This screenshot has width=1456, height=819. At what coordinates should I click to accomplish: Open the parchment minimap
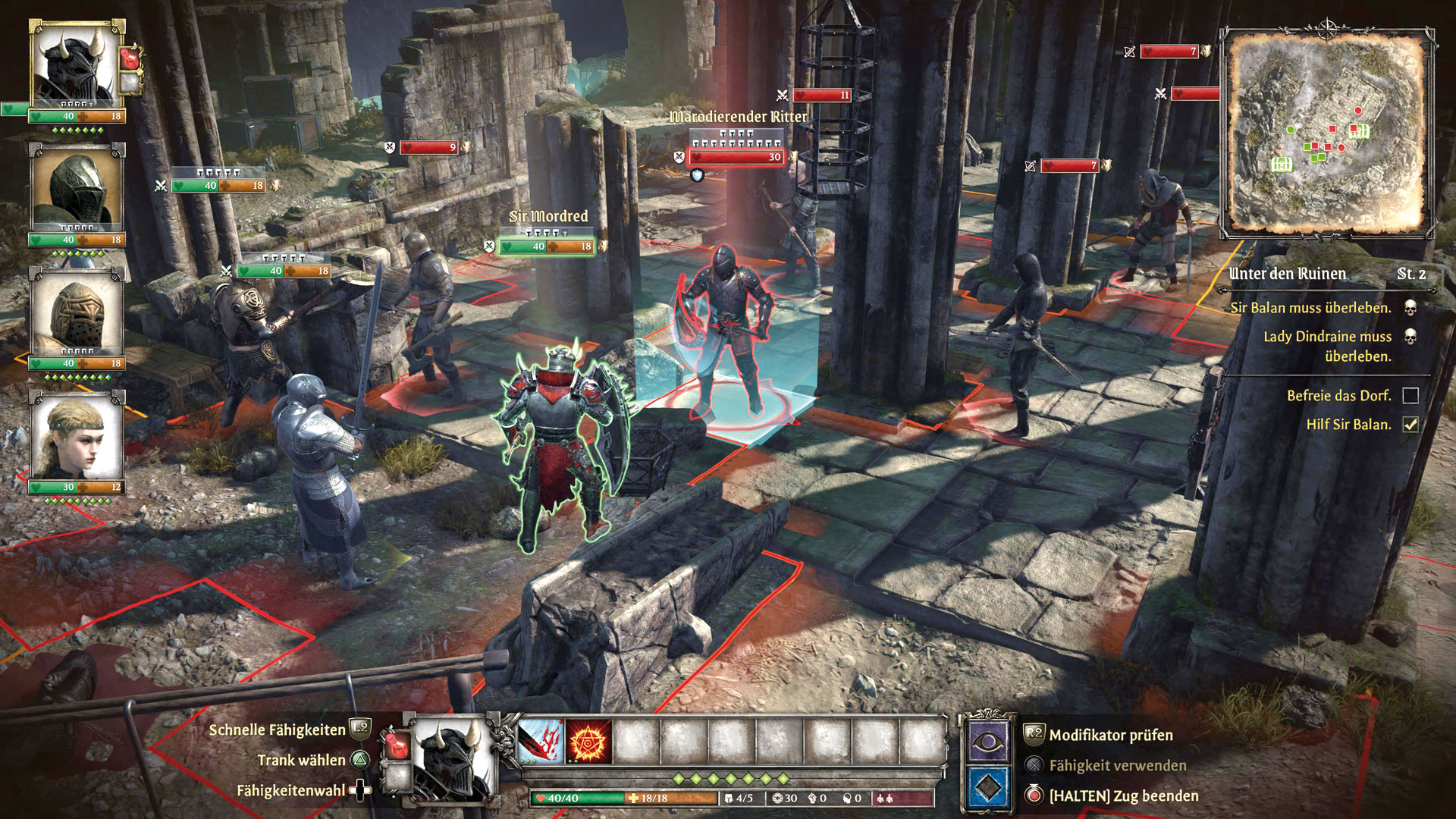pos(1327,133)
